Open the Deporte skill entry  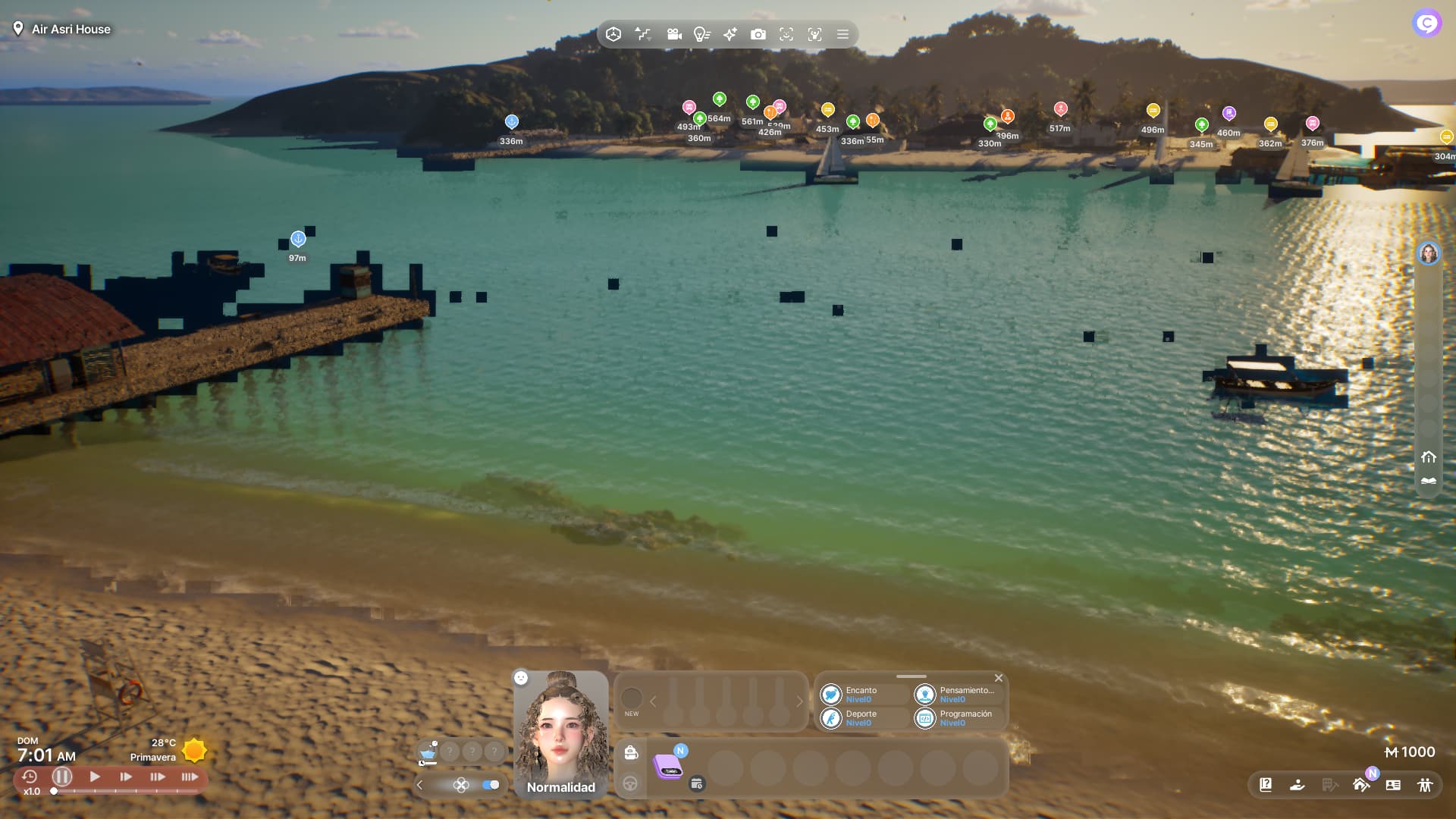point(861,718)
